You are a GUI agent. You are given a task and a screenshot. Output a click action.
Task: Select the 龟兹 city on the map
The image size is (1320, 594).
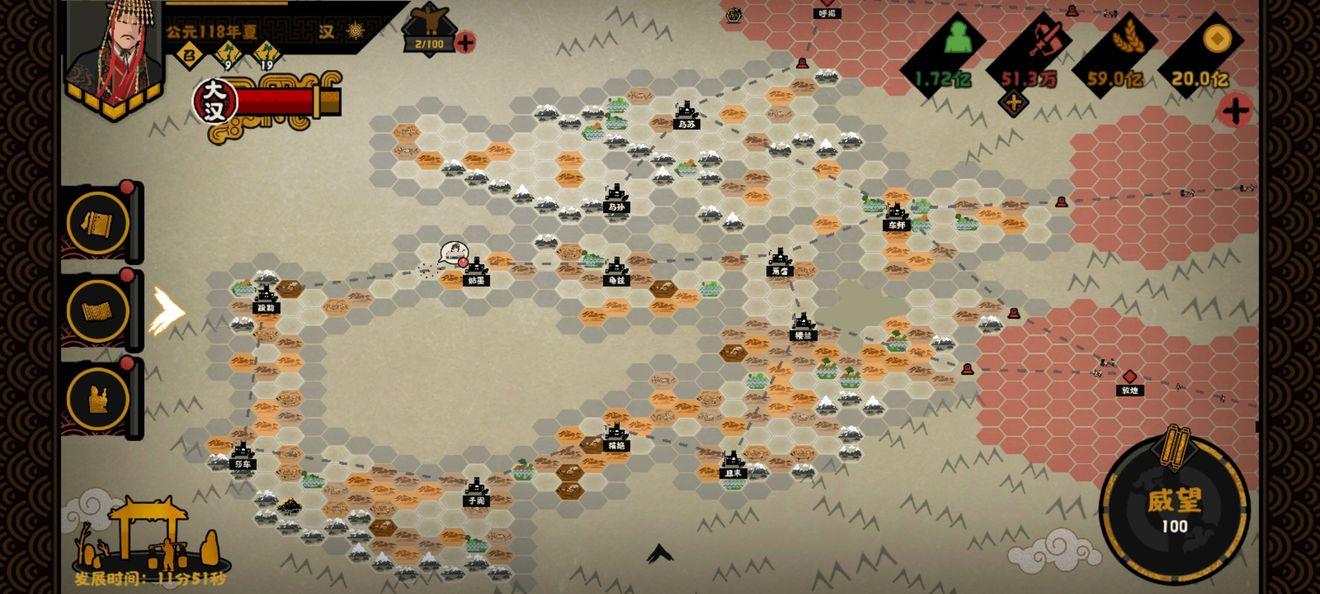click(x=616, y=271)
